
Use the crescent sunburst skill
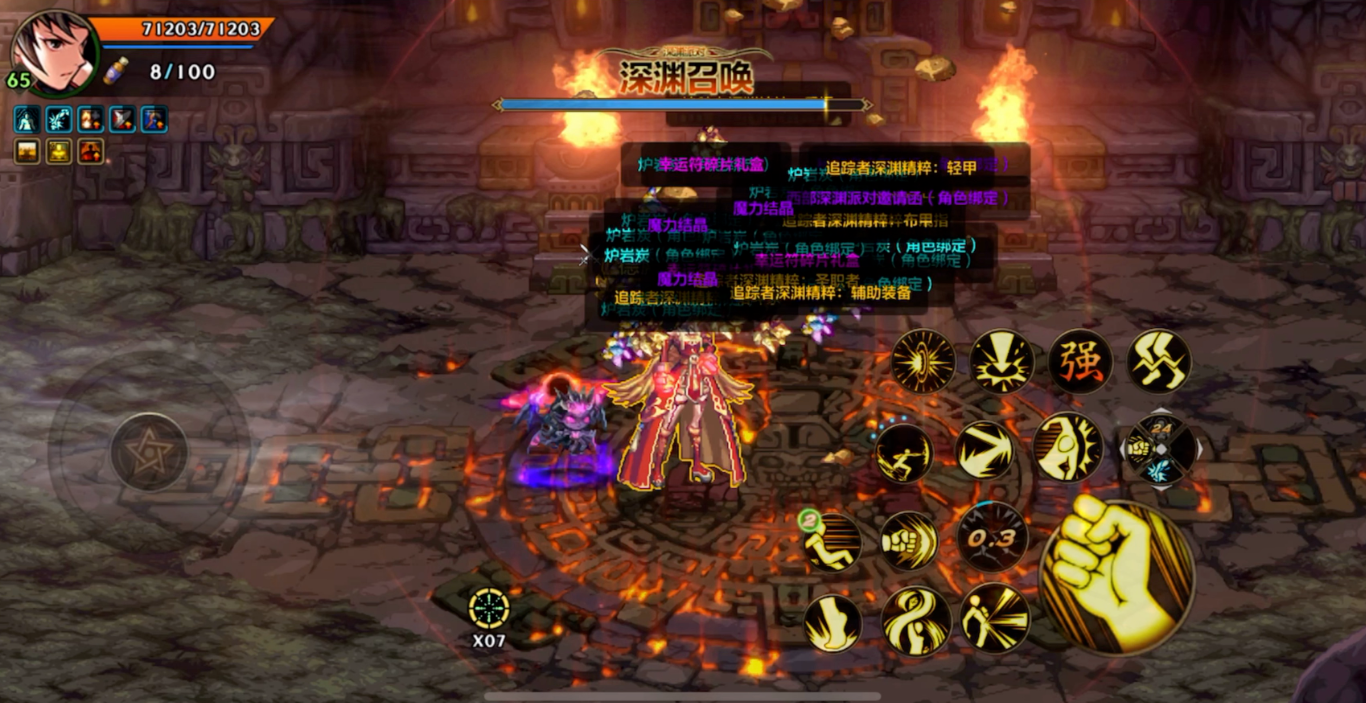click(x=1067, y=447)
